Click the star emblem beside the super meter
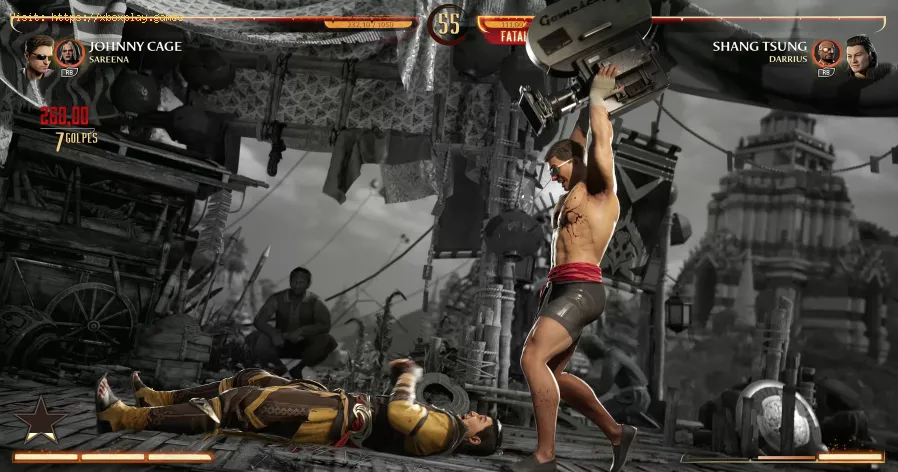 click(x=42, y=421)
